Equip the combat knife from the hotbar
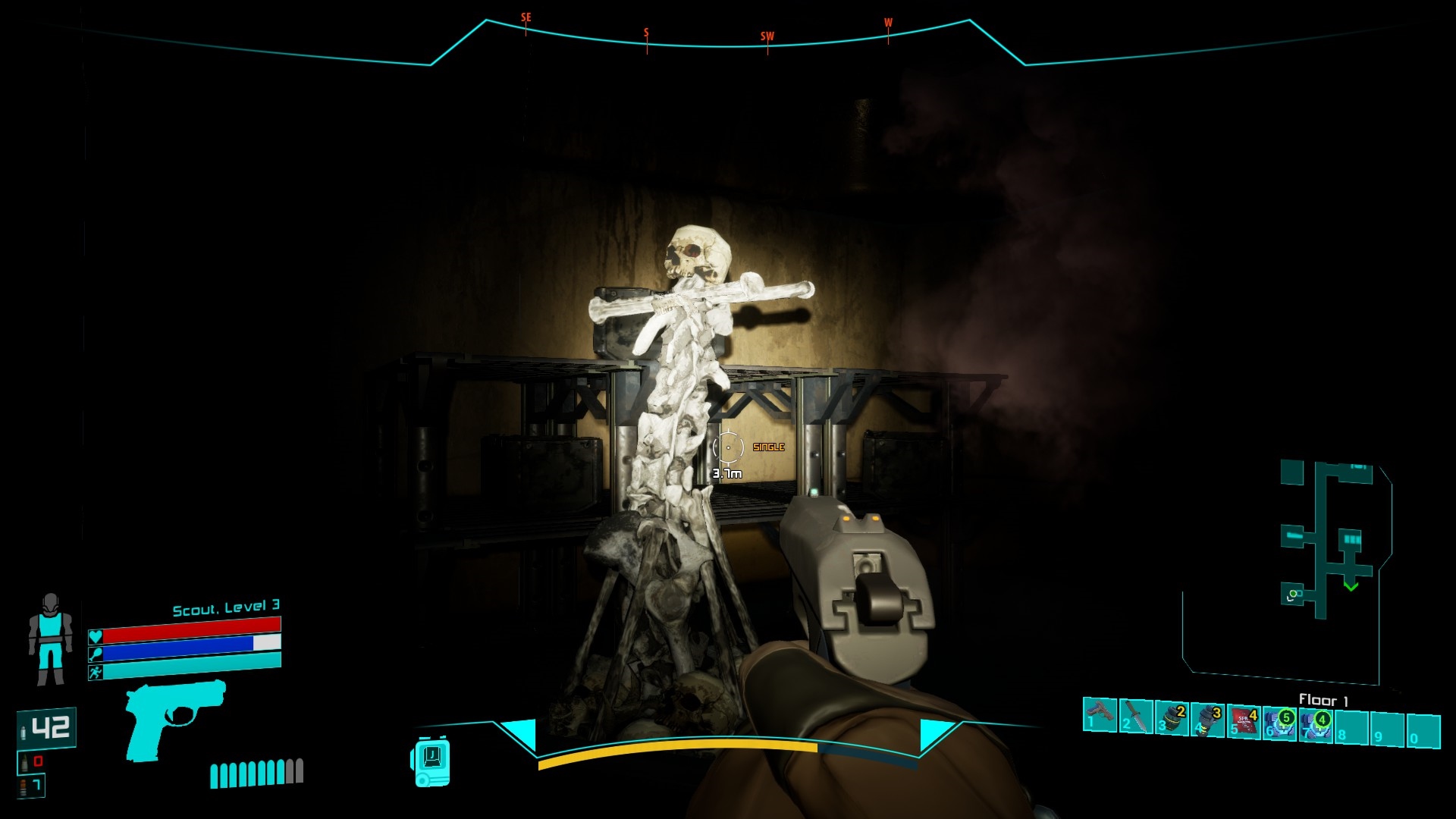The image size is (1456, 819). 1135,716
